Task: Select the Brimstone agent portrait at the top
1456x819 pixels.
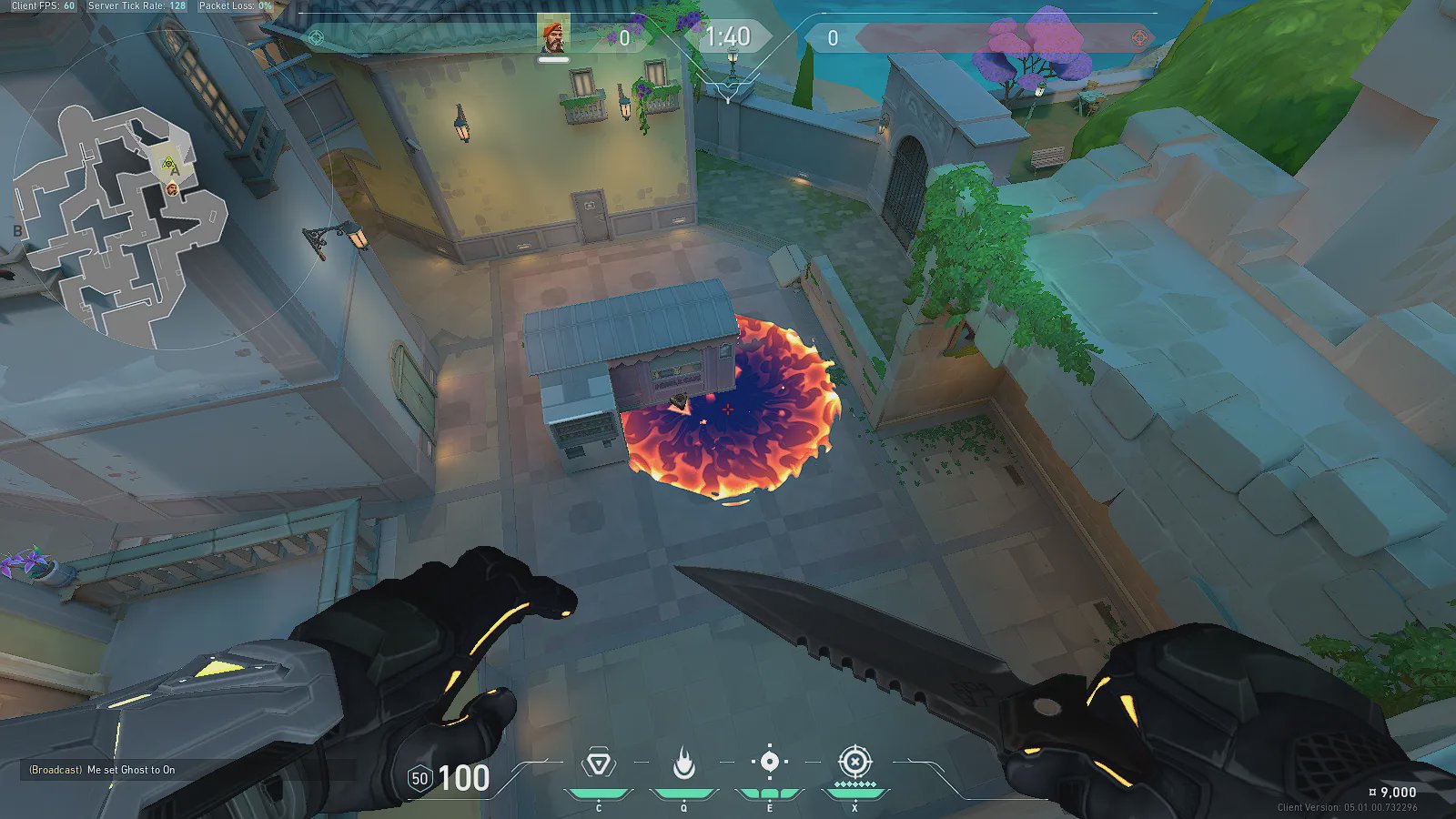Action: pos(553,36)
